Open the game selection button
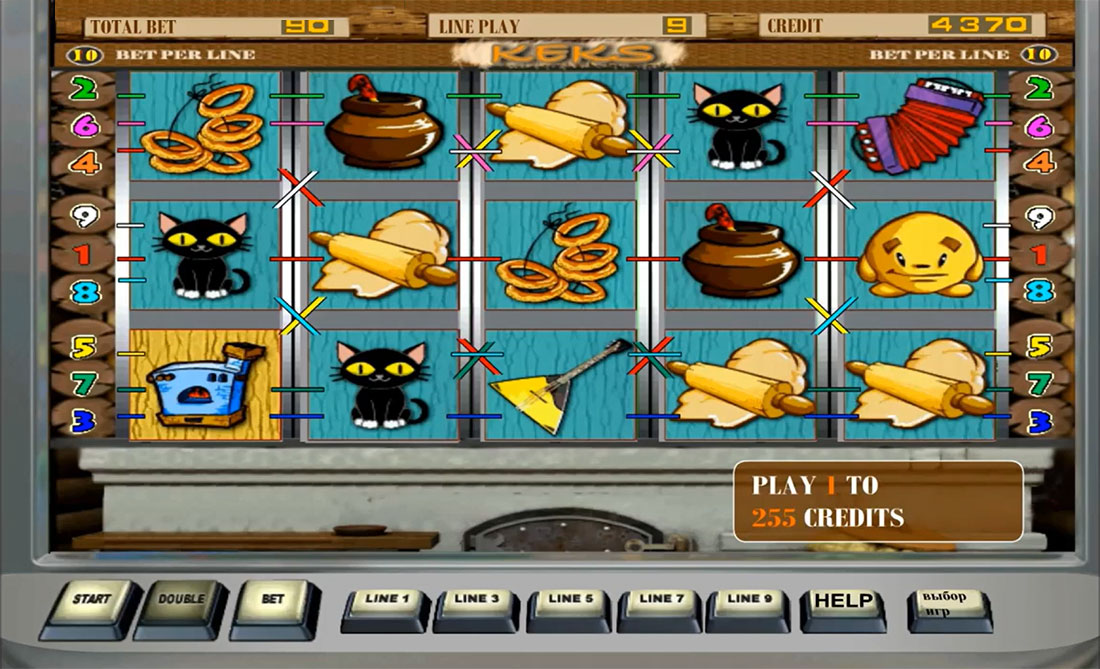 [946, 604]
